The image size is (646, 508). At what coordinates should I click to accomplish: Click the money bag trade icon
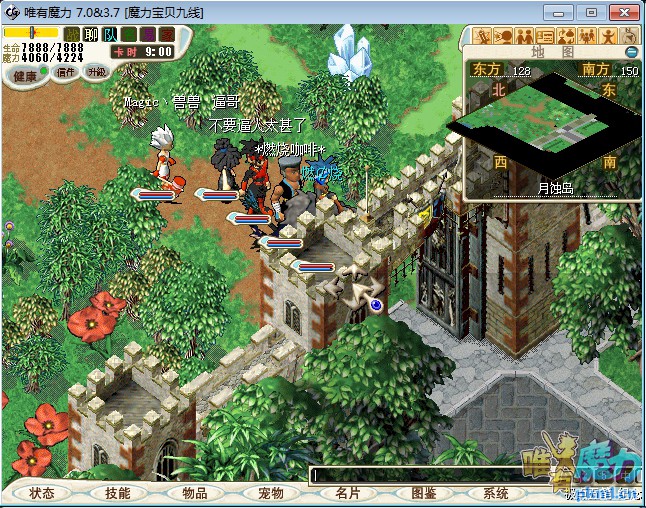(x=565, y=36)
